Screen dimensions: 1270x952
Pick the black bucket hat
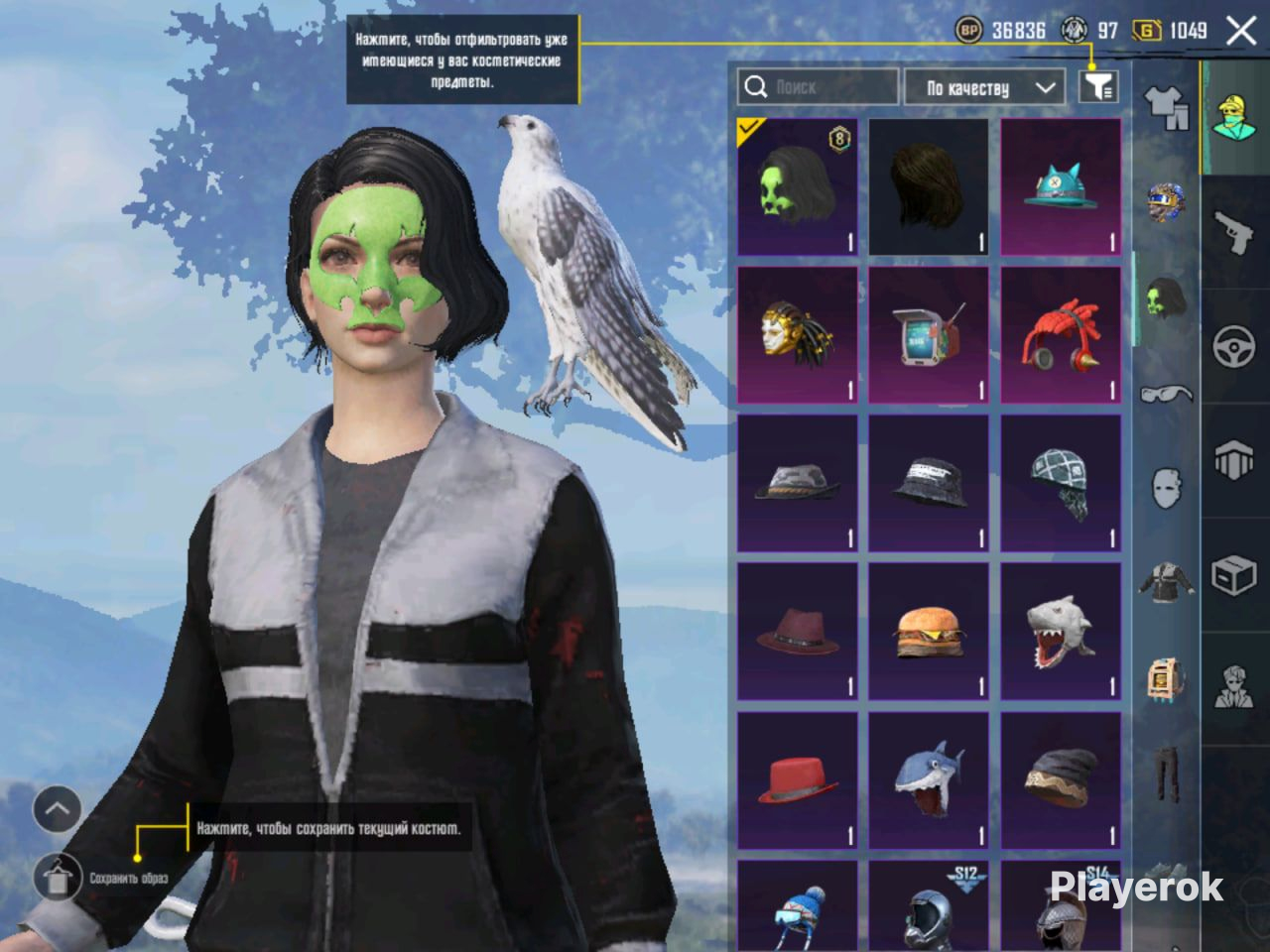[929, 483]
